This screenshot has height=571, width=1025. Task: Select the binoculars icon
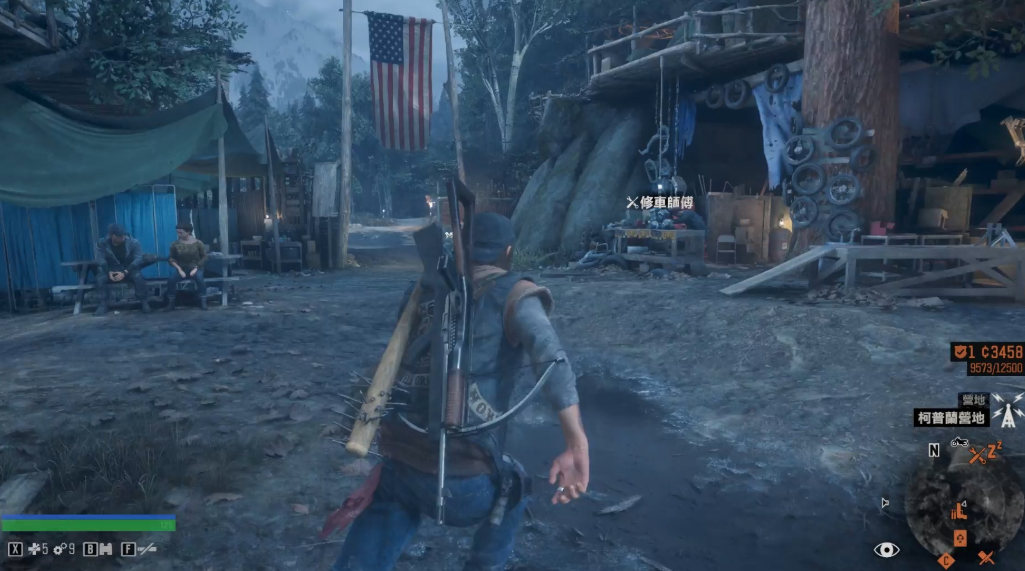104,549
